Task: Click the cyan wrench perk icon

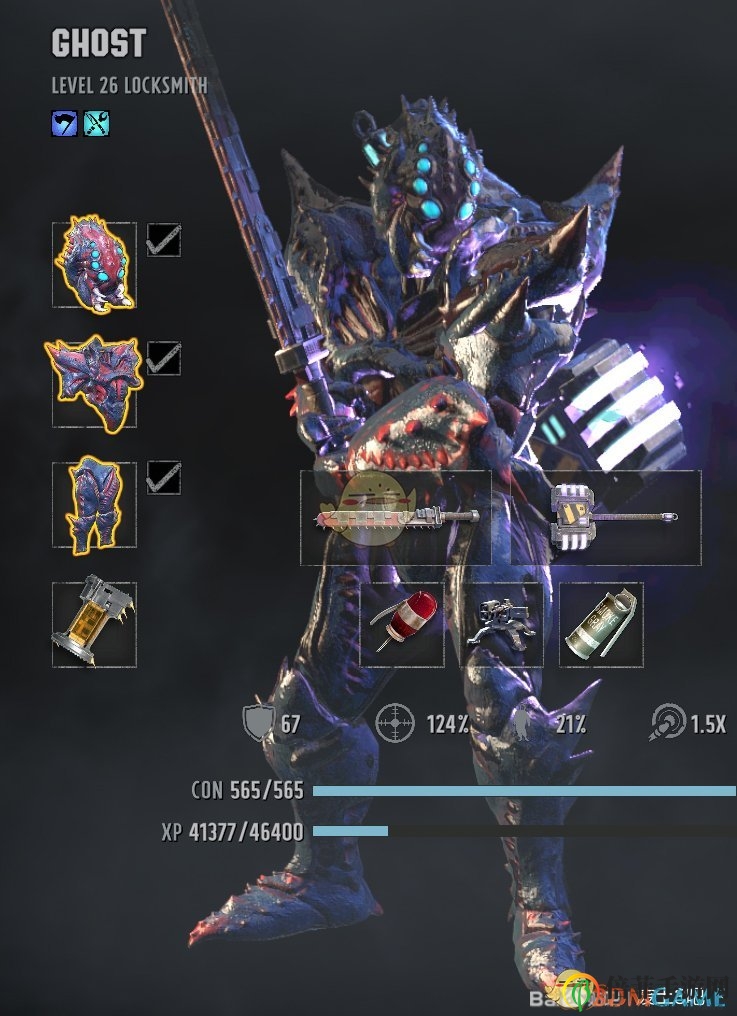Action: click(x=97, y=123)
